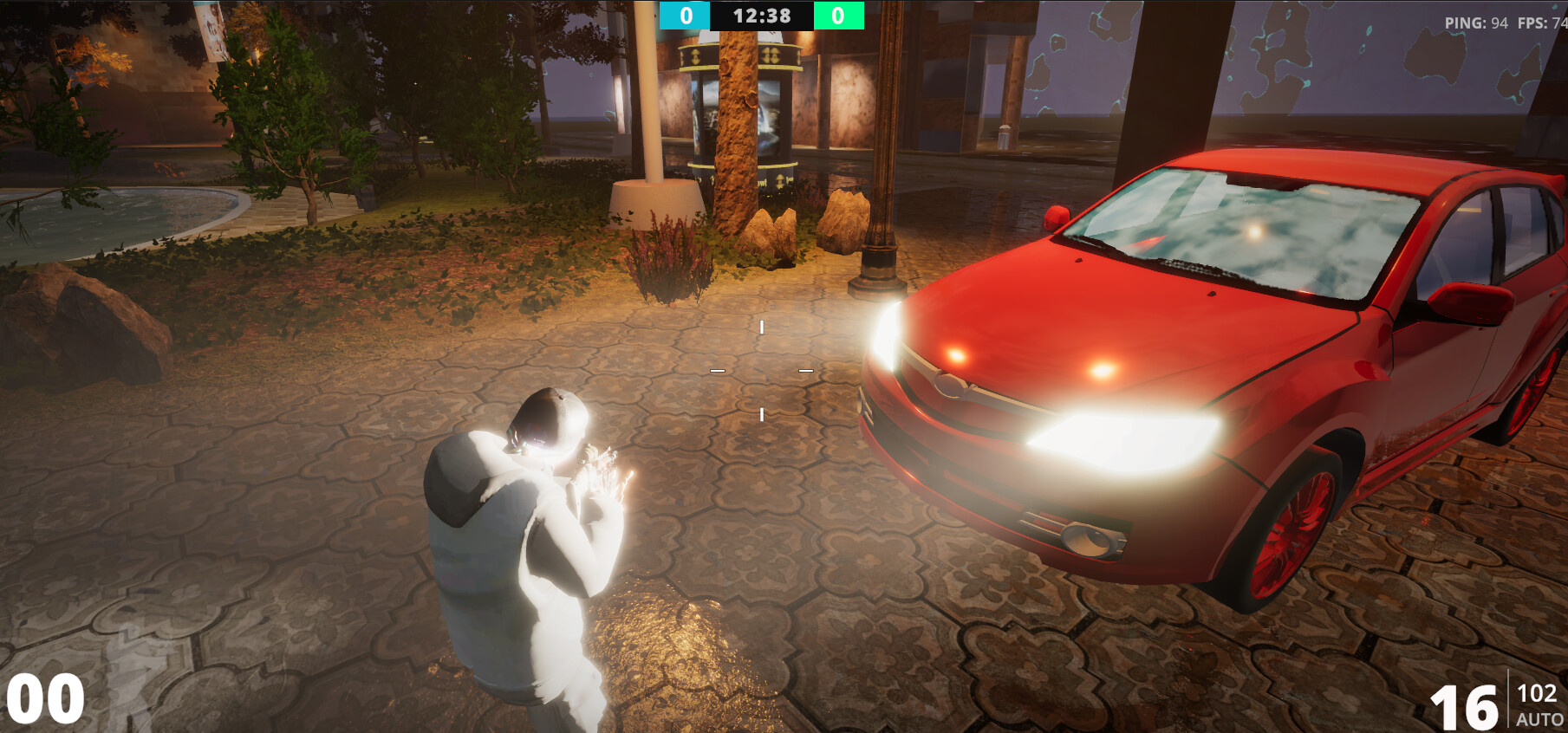Click the green team score indicator

click(x=836, y=15)
